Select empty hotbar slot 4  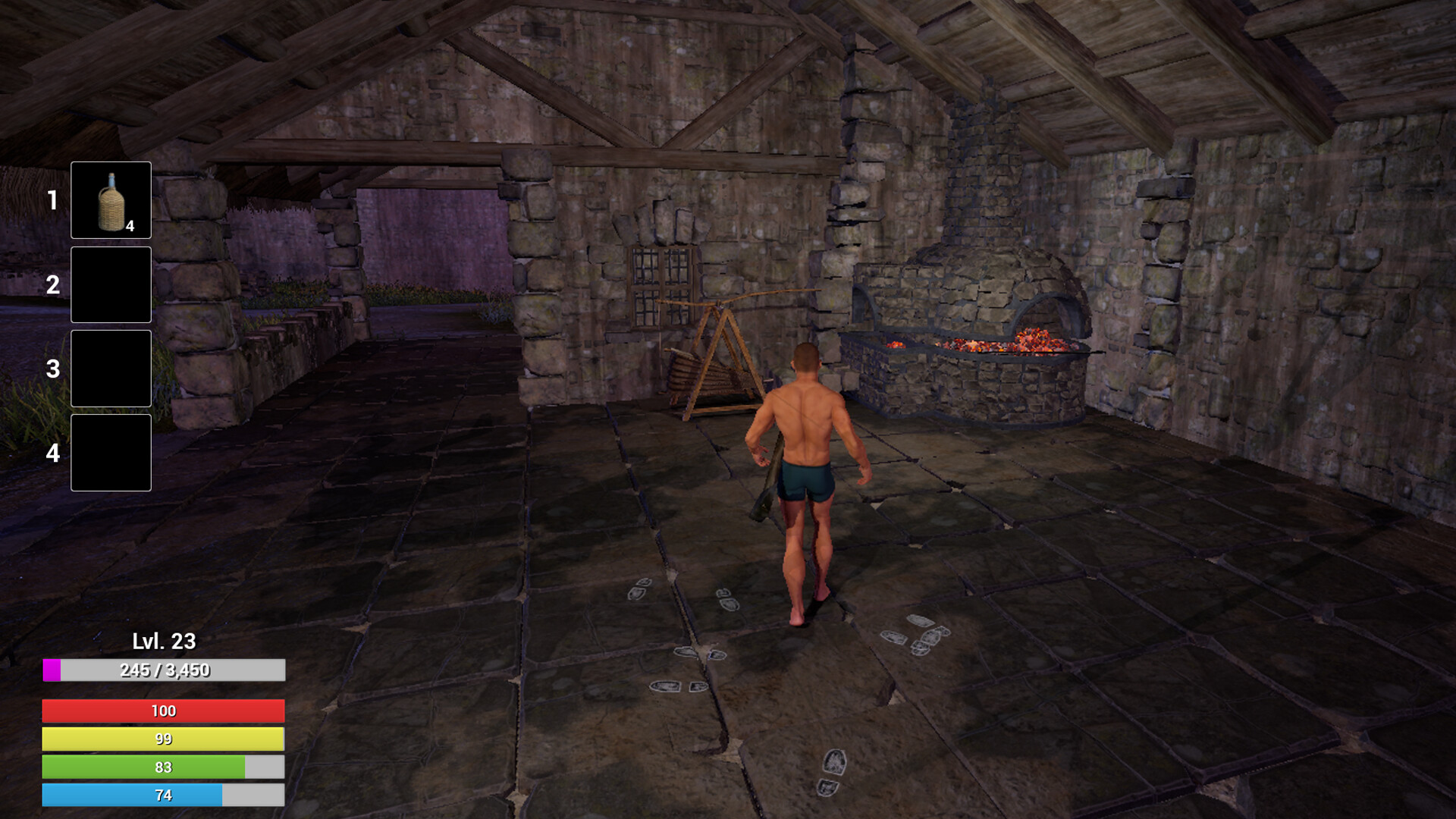click(110, 453)
